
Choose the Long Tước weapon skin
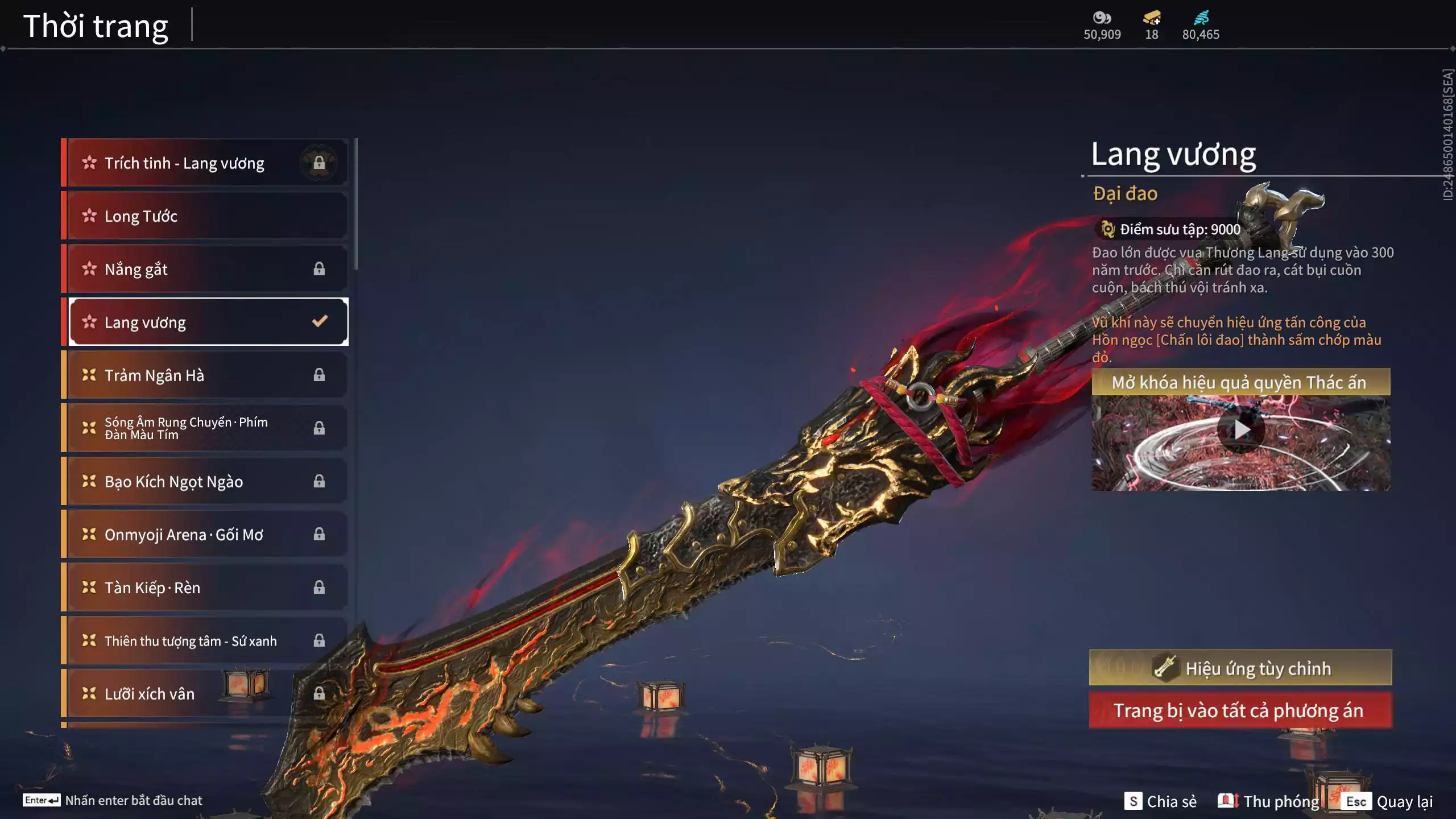[205, 216]
